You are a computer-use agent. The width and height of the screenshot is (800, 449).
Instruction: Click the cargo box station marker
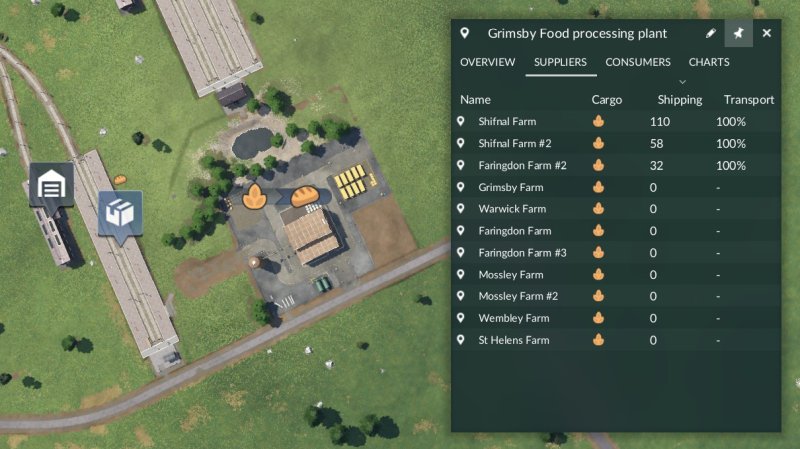(120, 213)
